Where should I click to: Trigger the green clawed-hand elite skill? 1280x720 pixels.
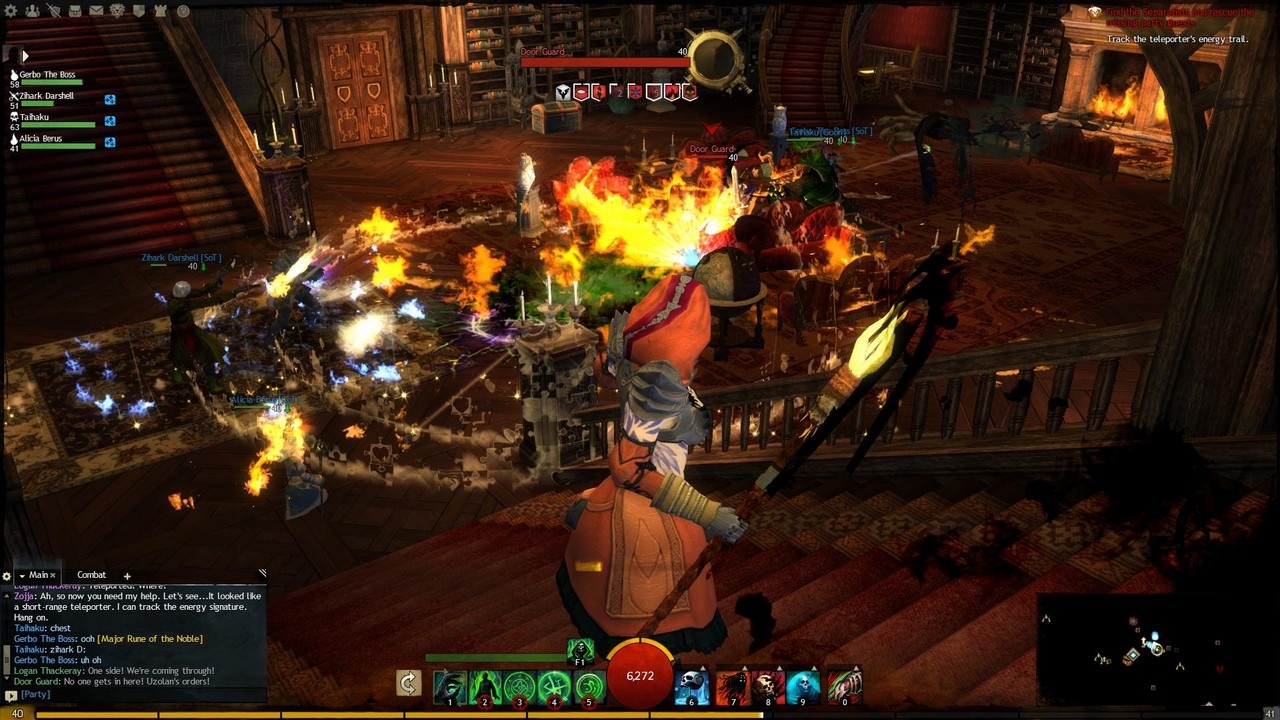pos(844,687)
